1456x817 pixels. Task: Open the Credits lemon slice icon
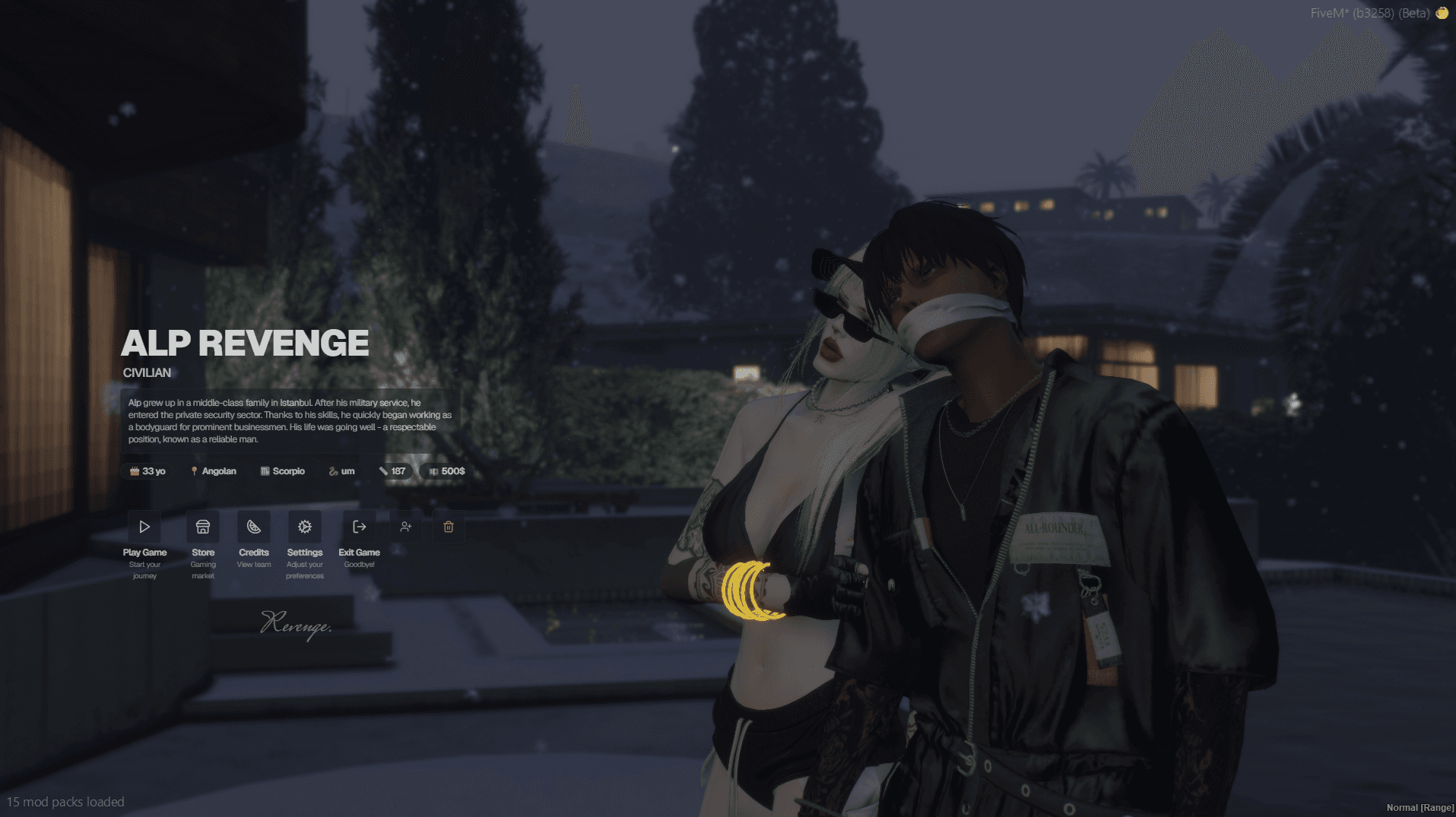pyautogui.click(x=254, y=526)
